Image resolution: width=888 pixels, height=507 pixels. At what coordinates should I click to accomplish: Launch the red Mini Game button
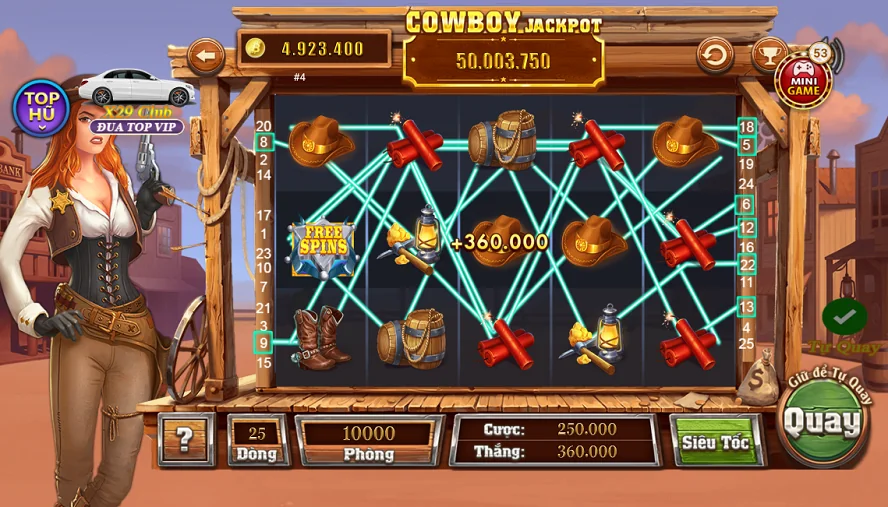803,80
